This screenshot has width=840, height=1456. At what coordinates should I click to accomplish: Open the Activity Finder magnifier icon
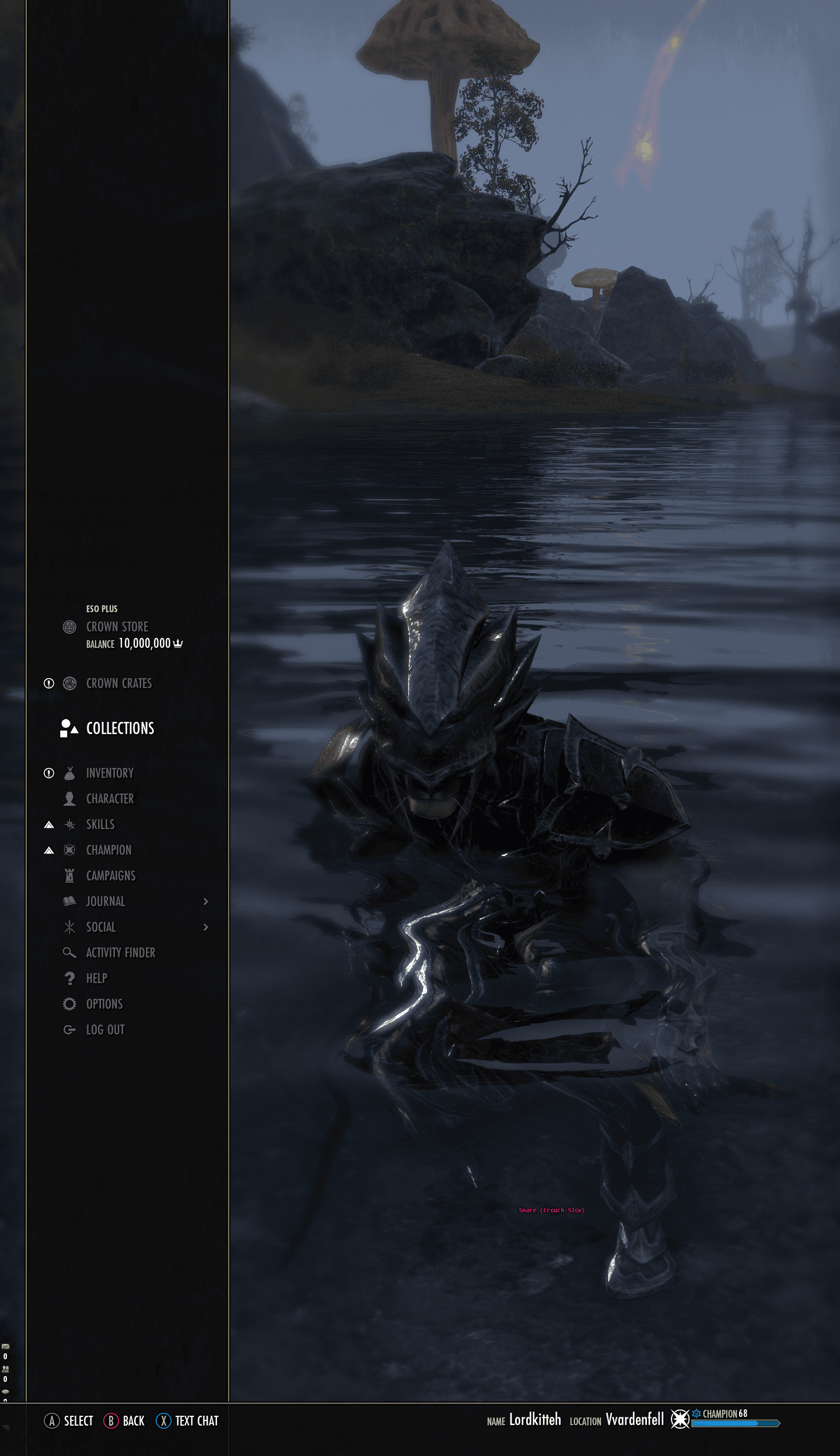69,952
